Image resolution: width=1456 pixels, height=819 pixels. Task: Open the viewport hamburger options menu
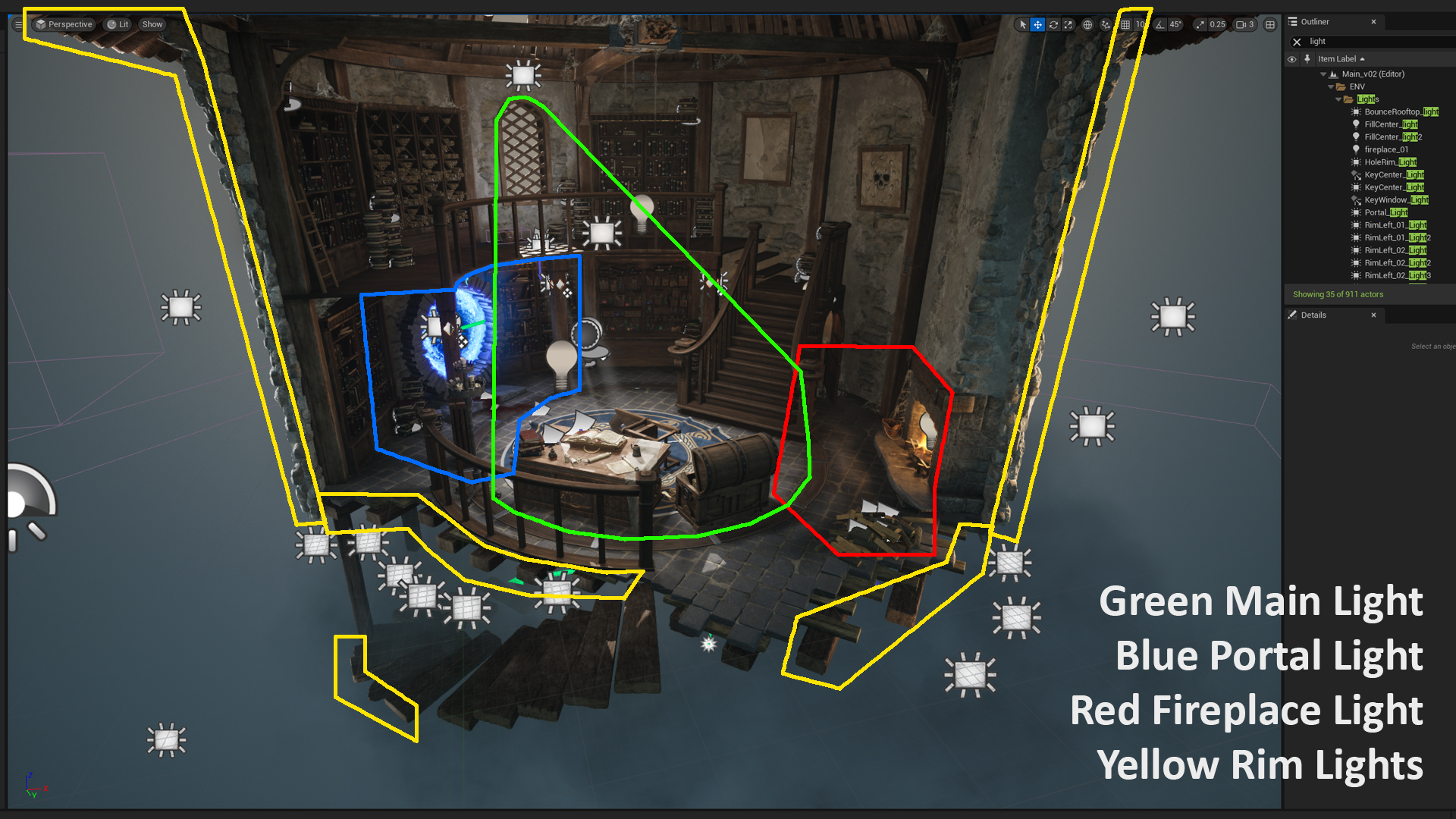pyautogui.click(x=19, y=24)
